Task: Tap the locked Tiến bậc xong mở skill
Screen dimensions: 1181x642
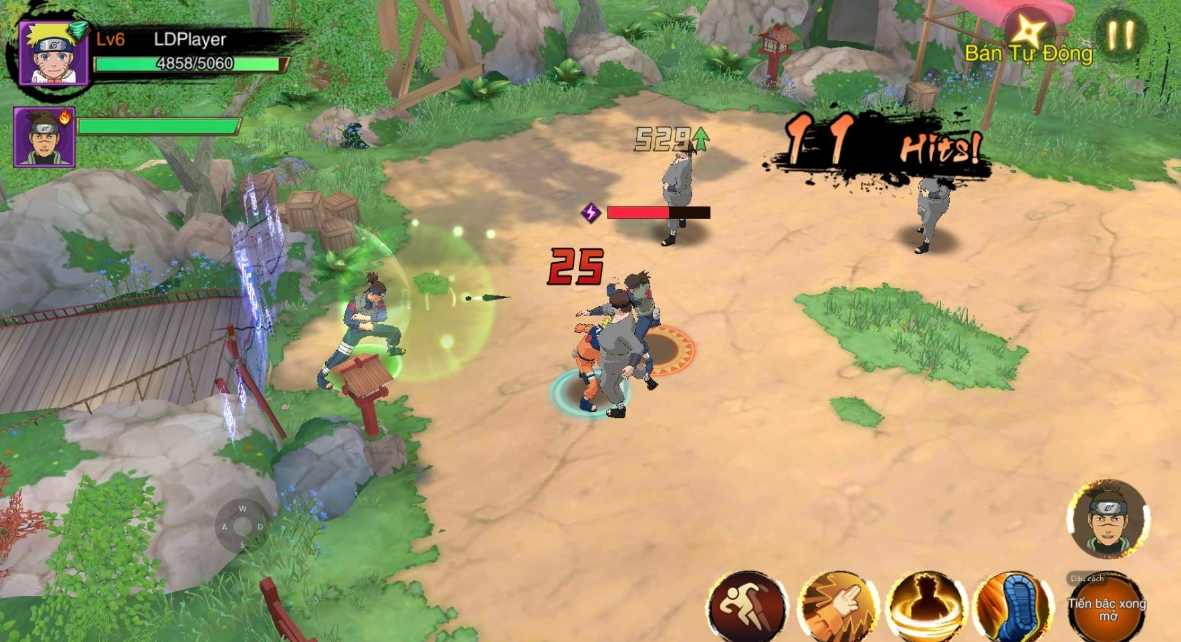Action: coord(1106,606)
